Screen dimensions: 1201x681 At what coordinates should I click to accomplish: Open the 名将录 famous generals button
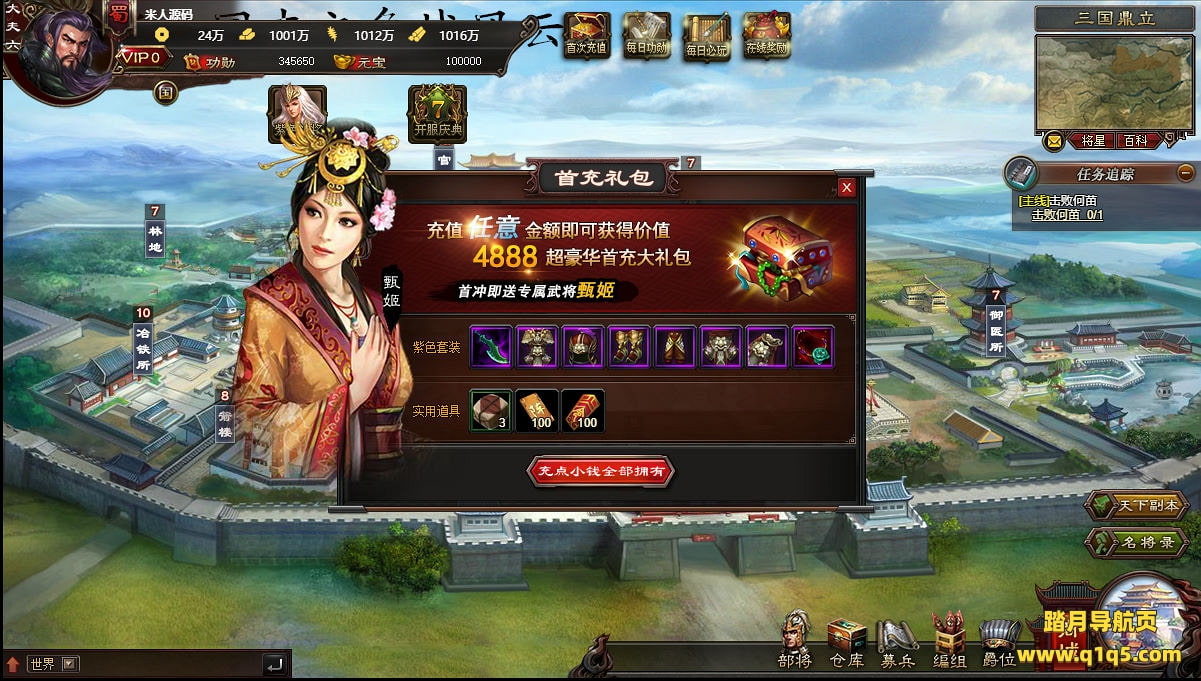click(x=1137, y=543)
